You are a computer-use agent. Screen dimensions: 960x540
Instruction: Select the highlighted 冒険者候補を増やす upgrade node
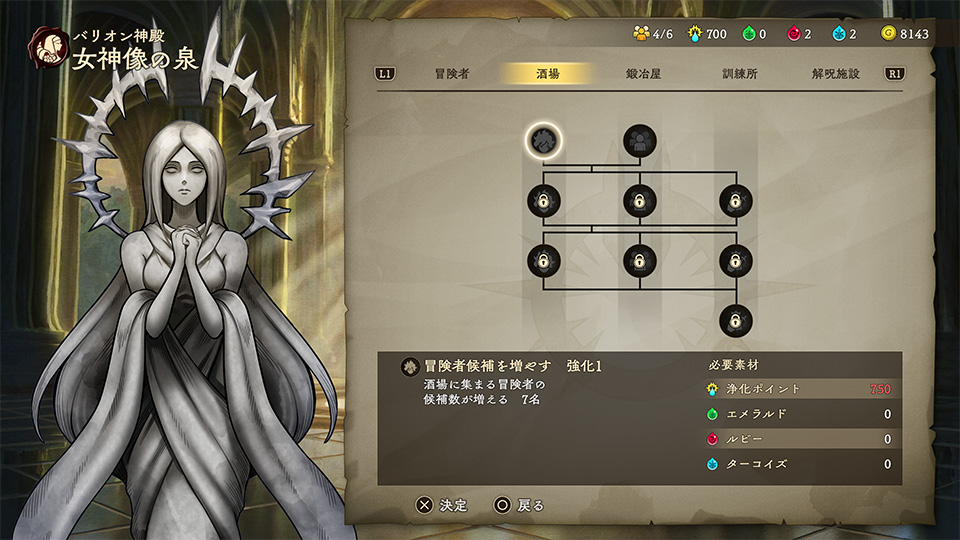pyautogui.click(x=544, y=141)
